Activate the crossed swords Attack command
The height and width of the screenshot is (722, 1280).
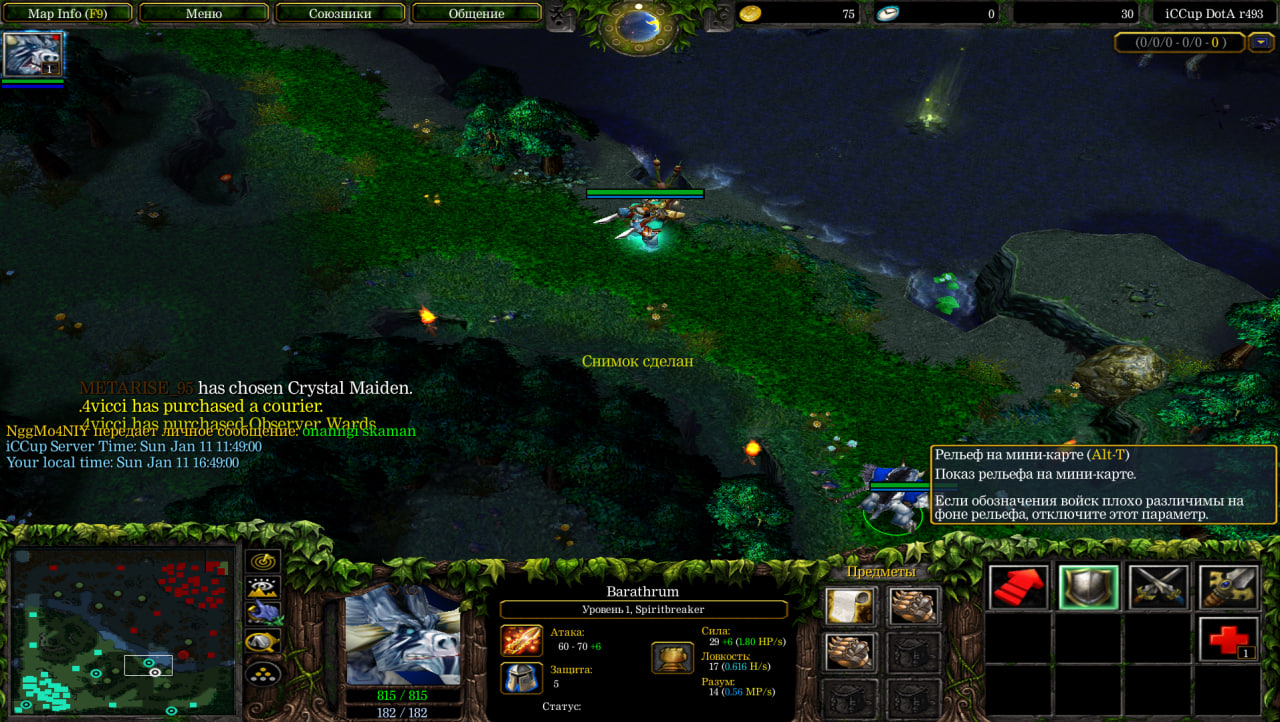pyautogui.click(x=1158, y=587)
